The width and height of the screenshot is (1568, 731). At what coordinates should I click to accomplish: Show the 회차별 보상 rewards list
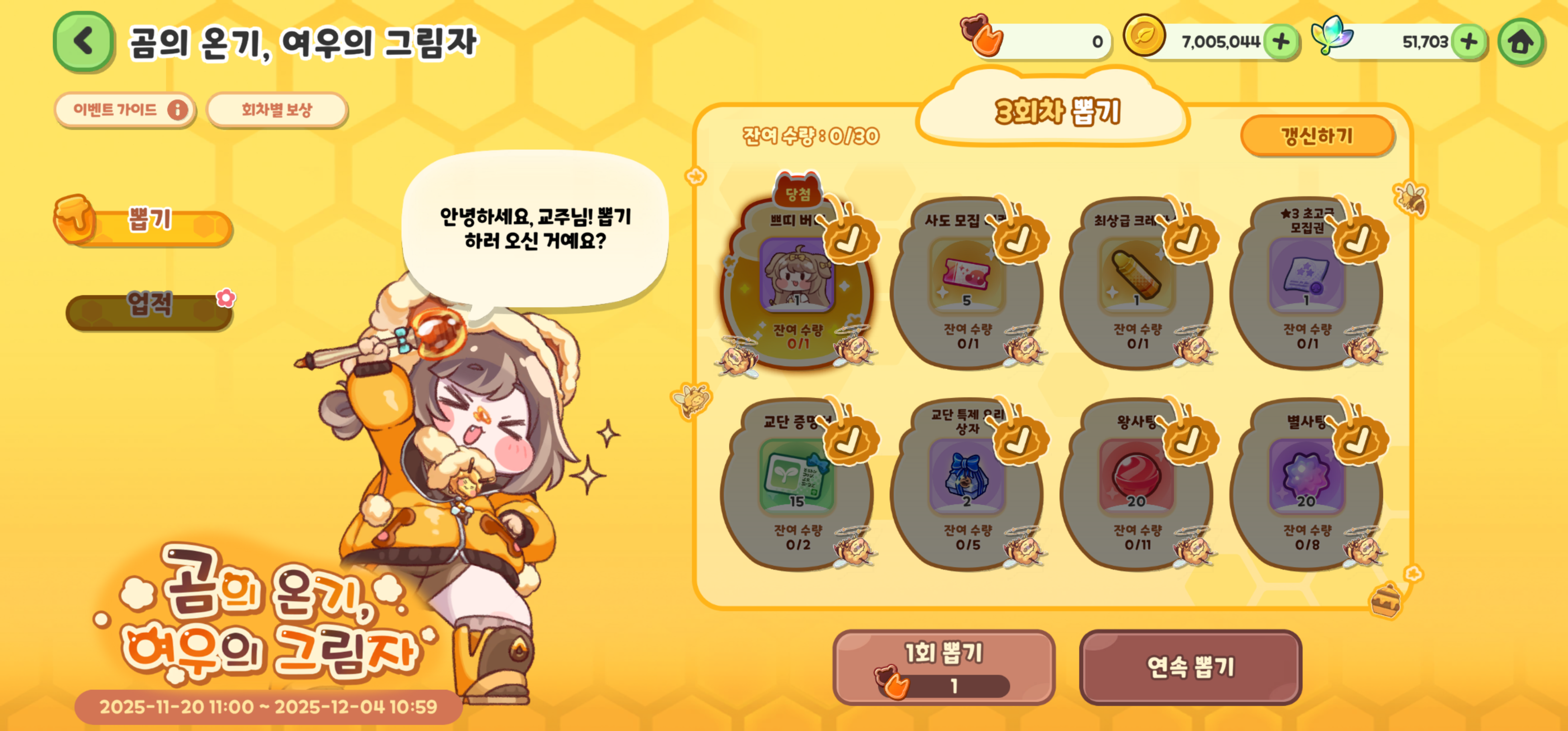(x=277, y=110)
